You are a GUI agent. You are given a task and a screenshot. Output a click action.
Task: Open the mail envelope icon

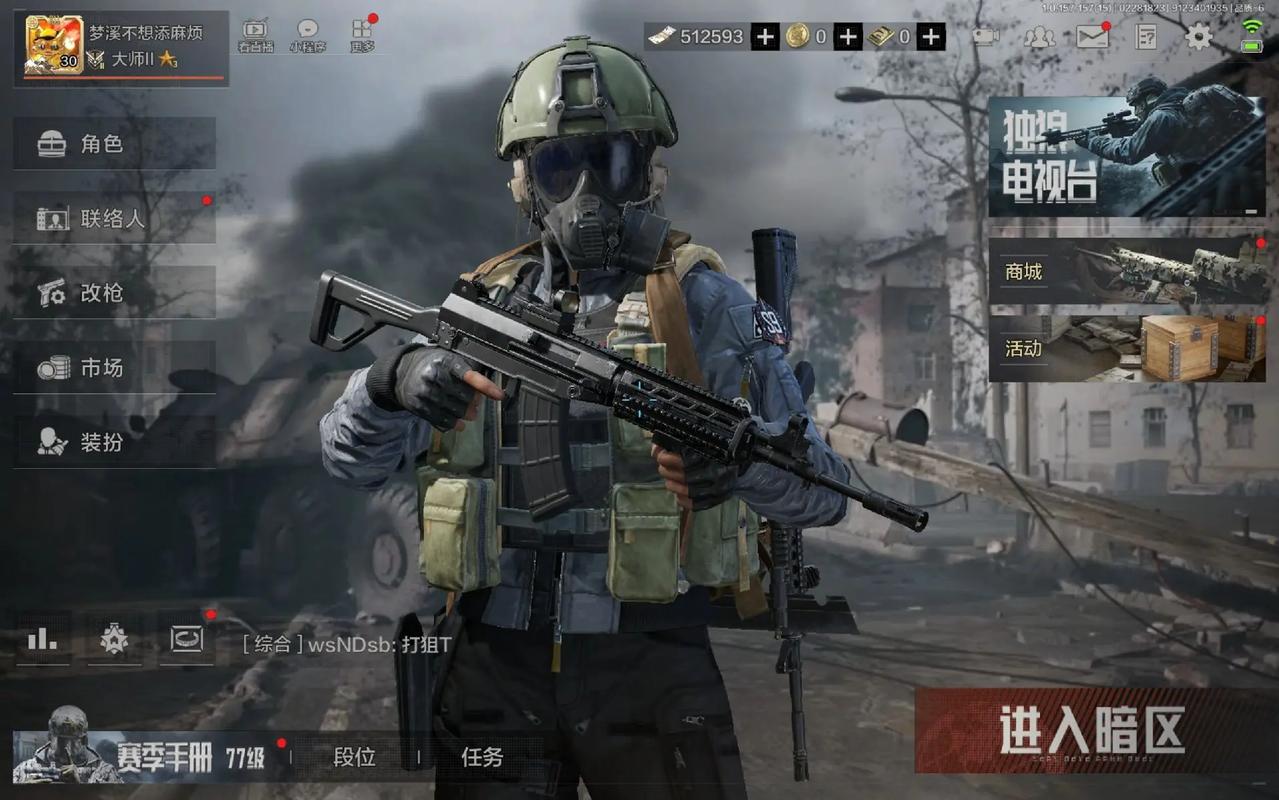click(x=1092, y=37)
